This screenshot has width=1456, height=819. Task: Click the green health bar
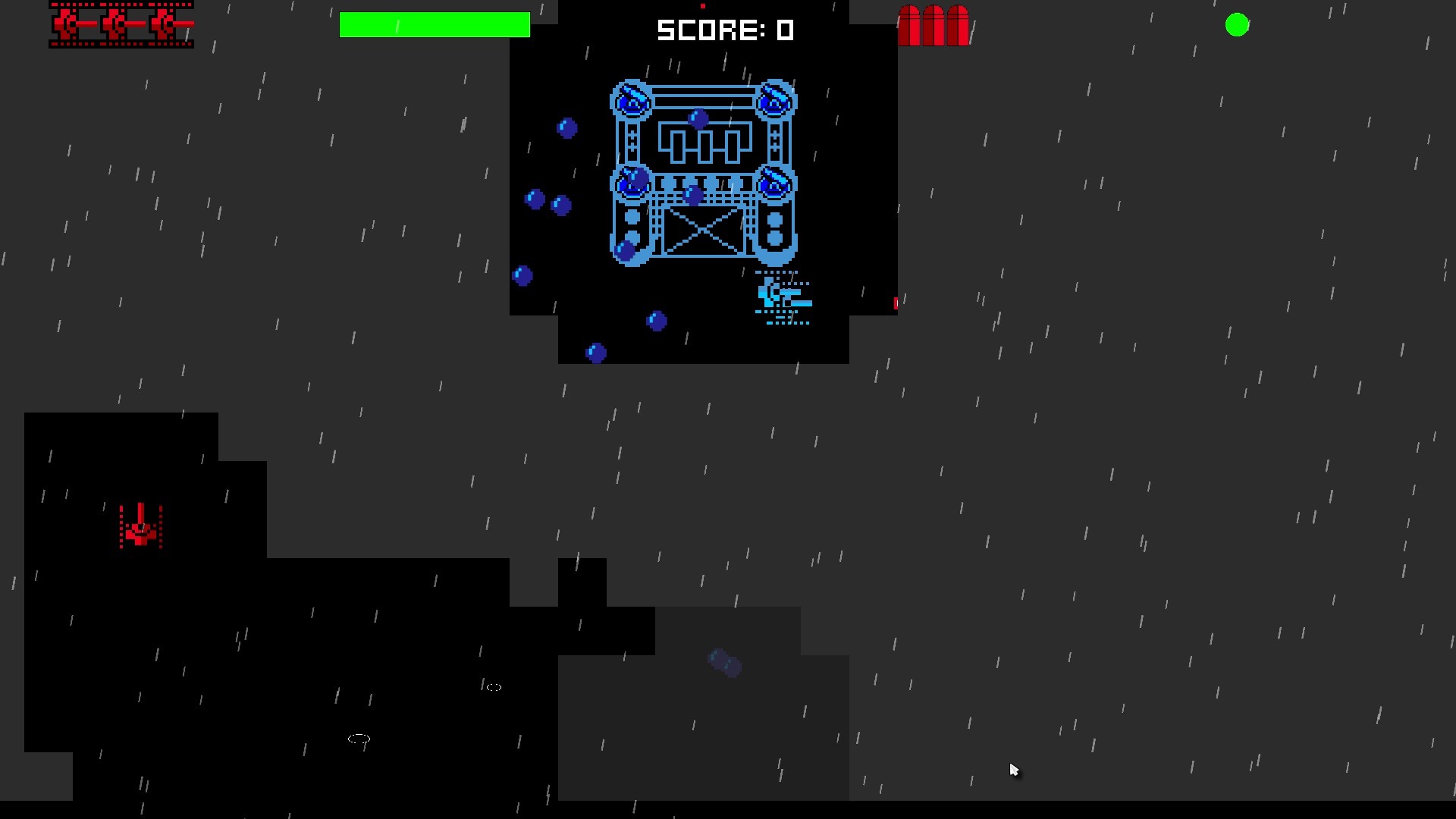click(x=435, y=24)
